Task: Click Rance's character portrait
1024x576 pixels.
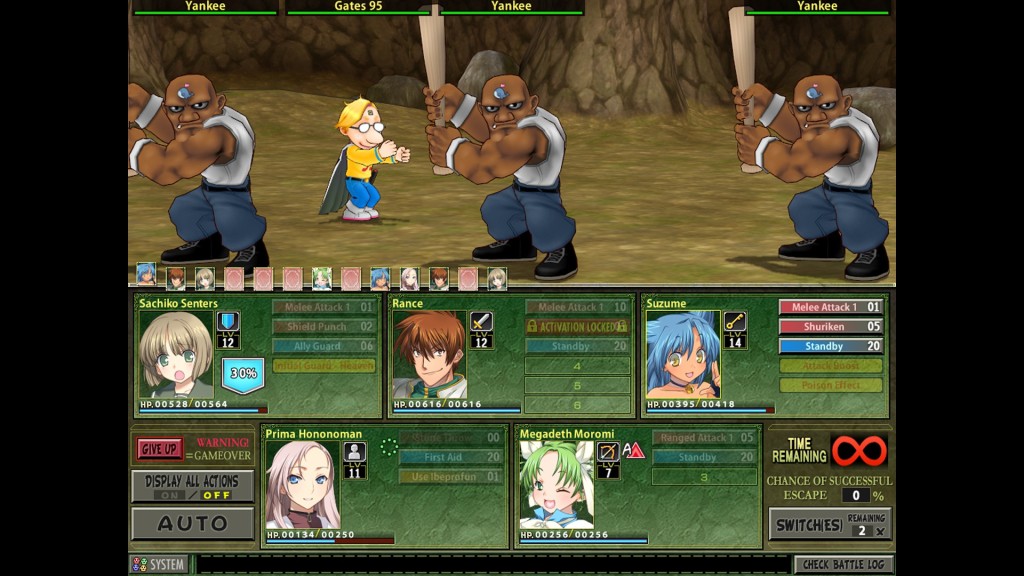Action: 429,355
